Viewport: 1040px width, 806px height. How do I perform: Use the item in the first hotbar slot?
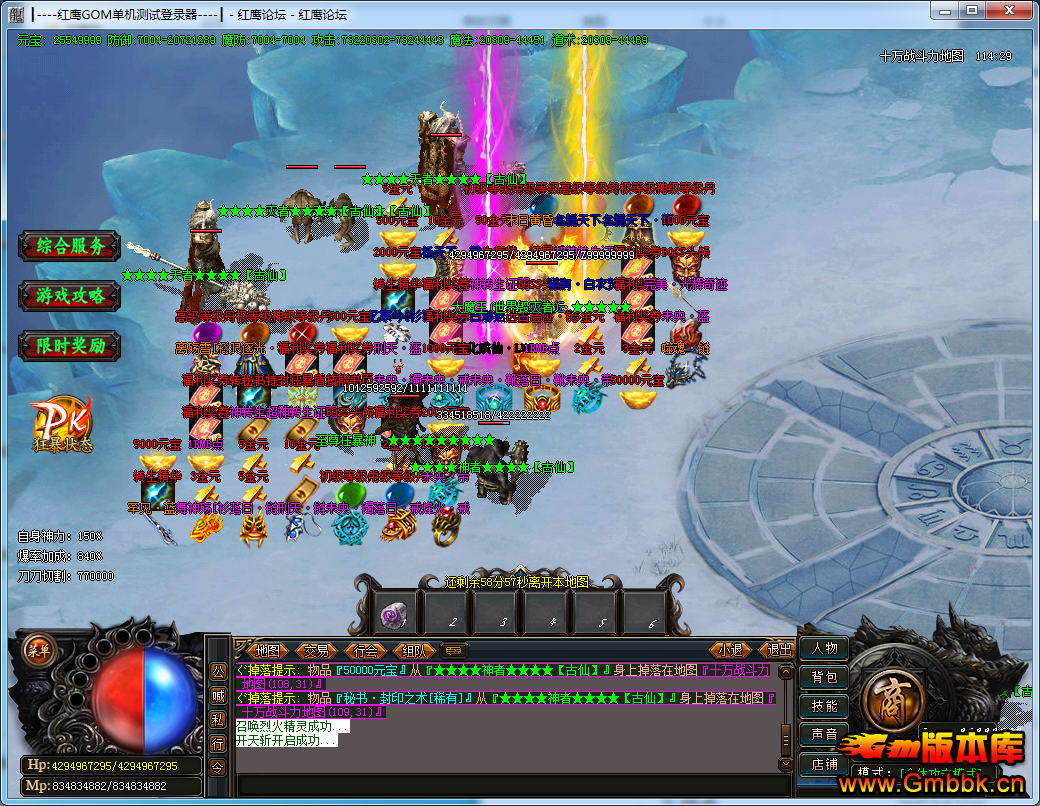coord(396,613)
